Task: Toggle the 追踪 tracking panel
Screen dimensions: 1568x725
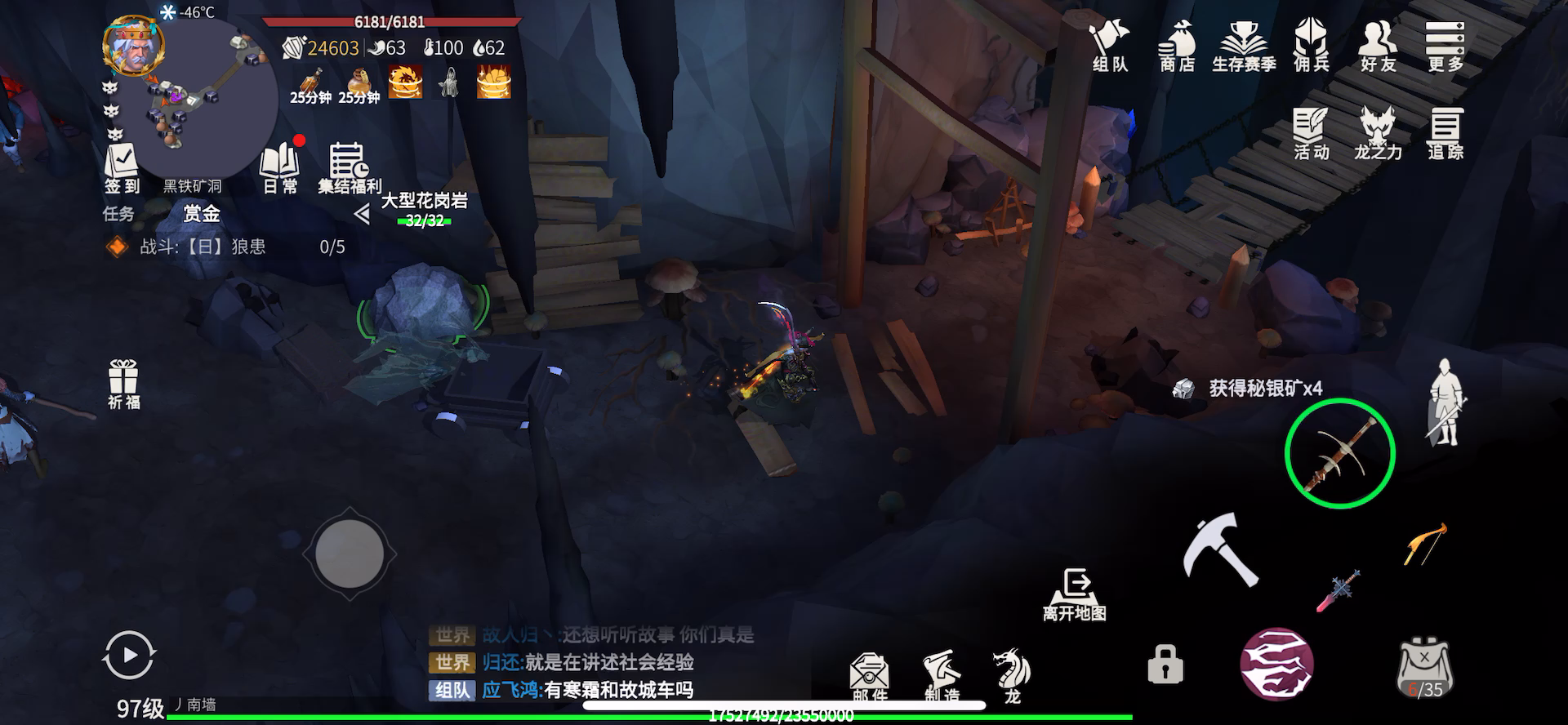Action: click(1445, 133)
